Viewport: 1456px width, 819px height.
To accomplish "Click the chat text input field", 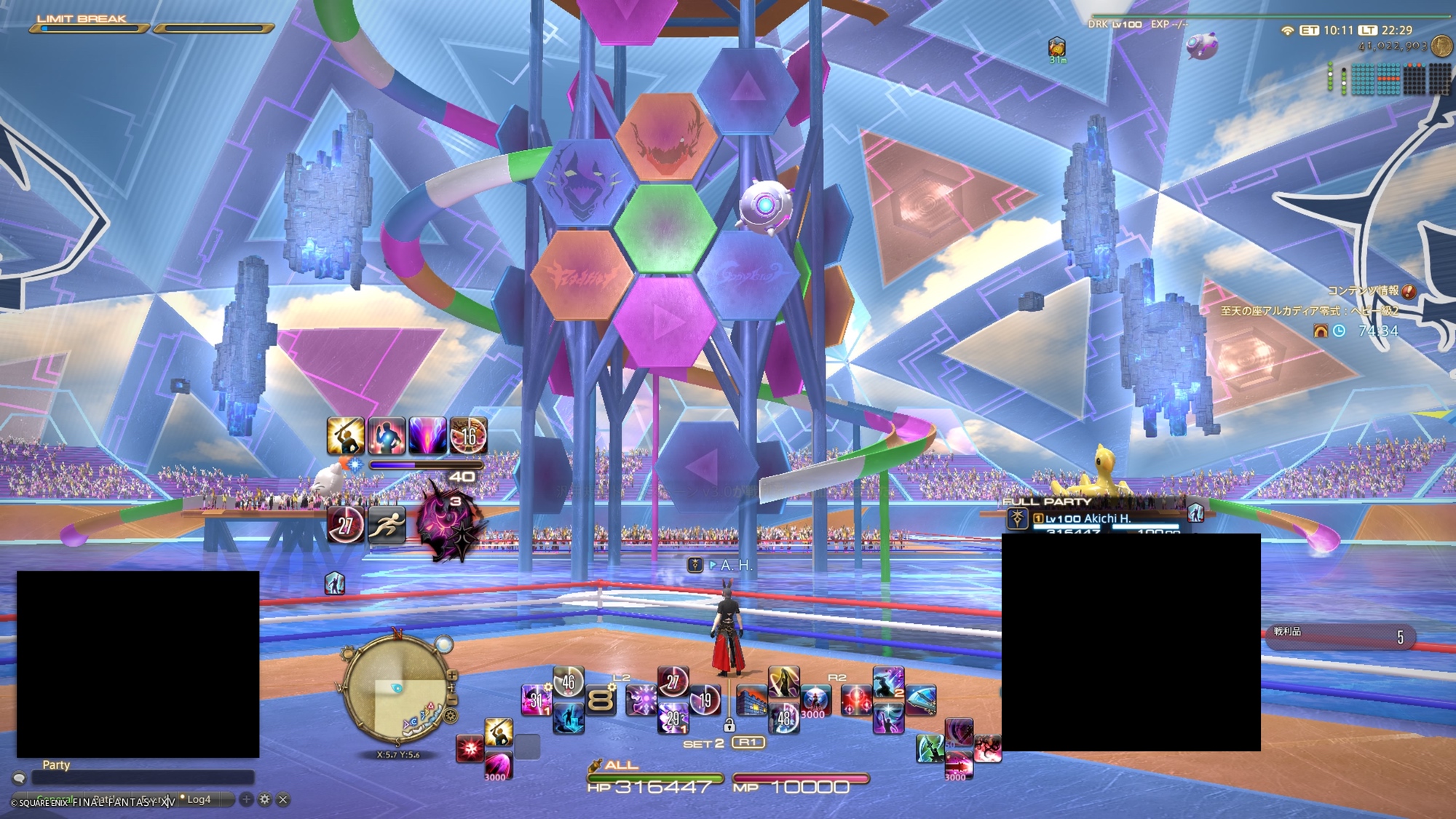I will tap(142, 778).
